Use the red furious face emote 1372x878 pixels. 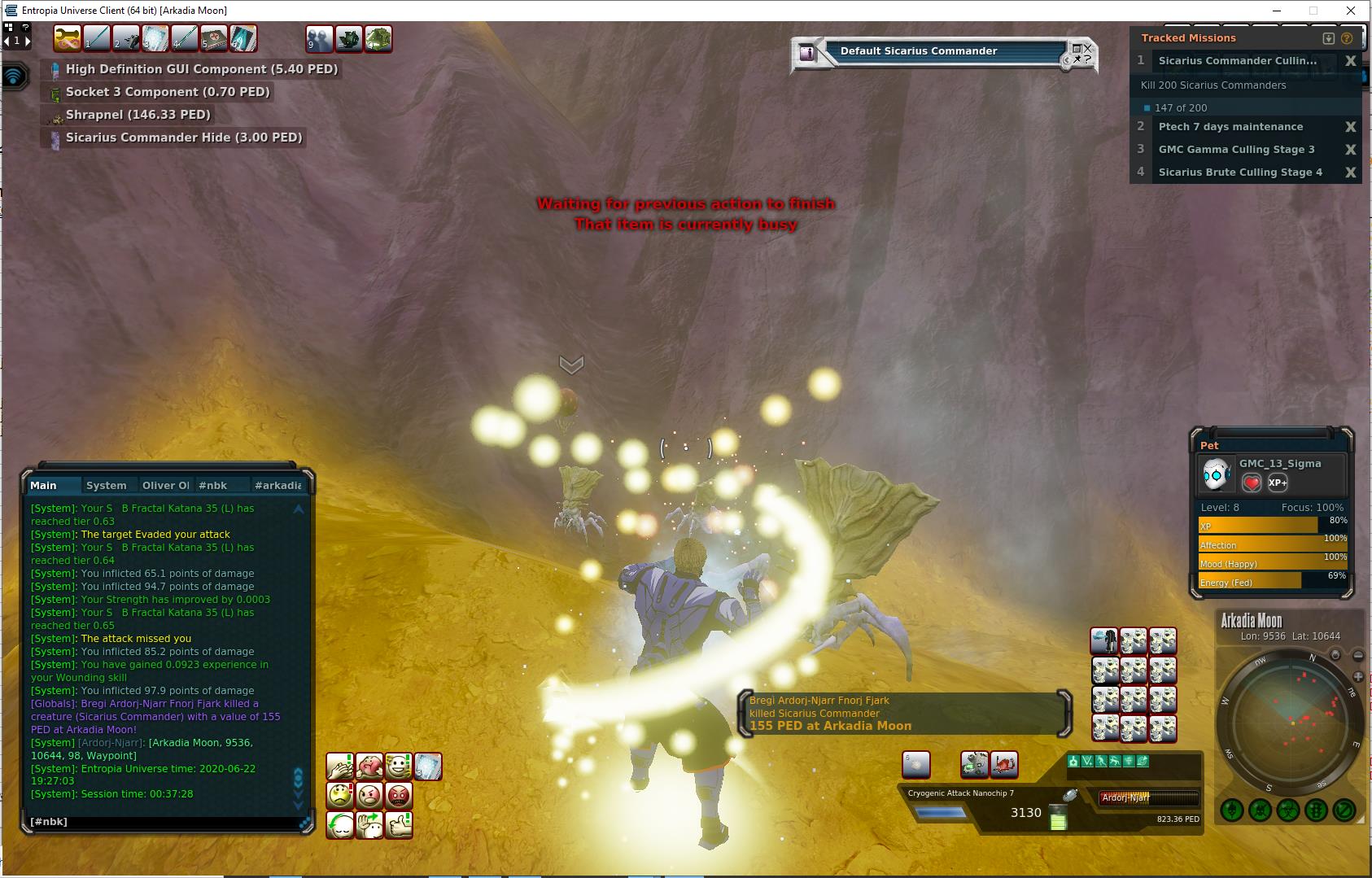coord(398,796)
